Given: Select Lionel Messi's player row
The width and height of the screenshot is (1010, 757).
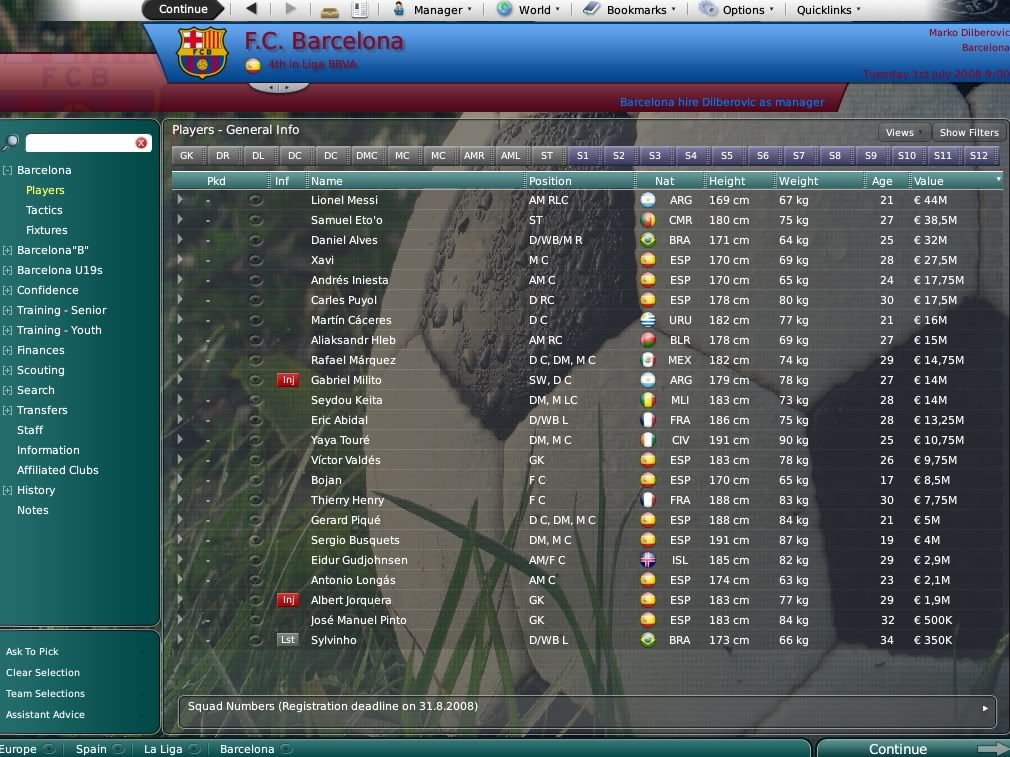Looking at the screenshot, I should click(344, 200).
